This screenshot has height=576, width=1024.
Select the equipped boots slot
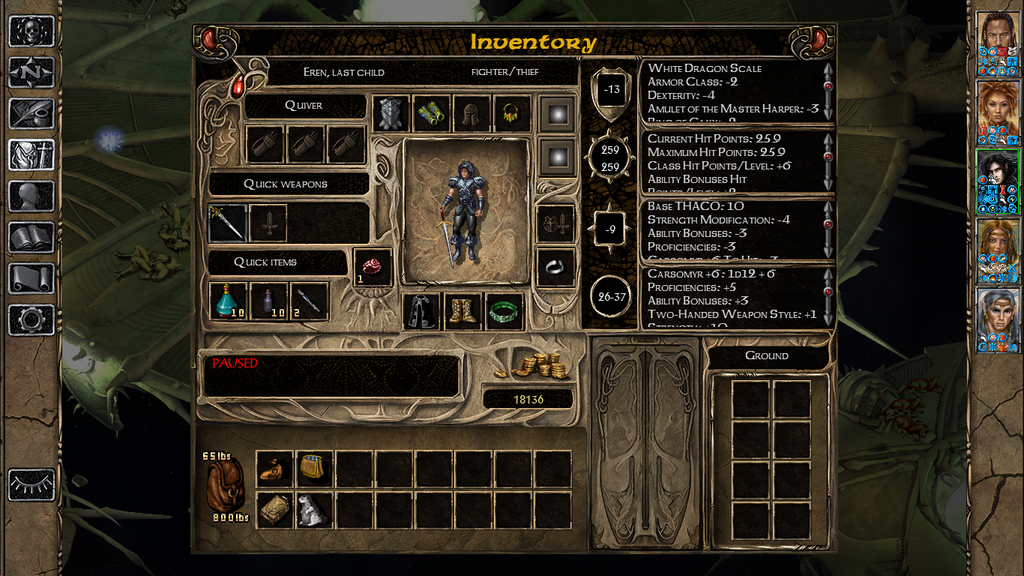(463, 311)
